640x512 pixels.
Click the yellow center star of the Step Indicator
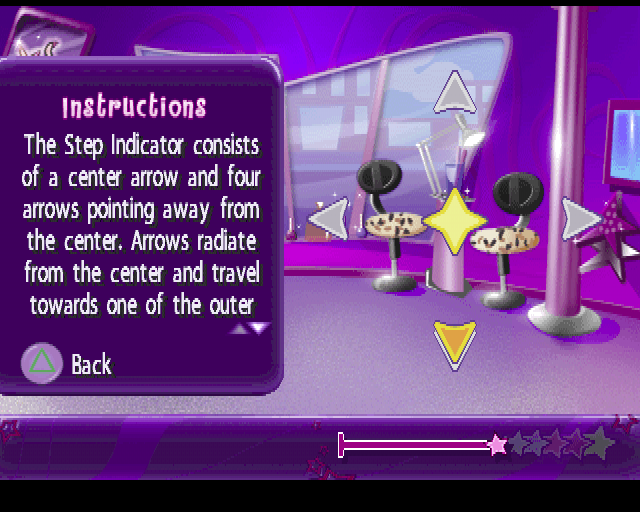[x=455, y=220]
